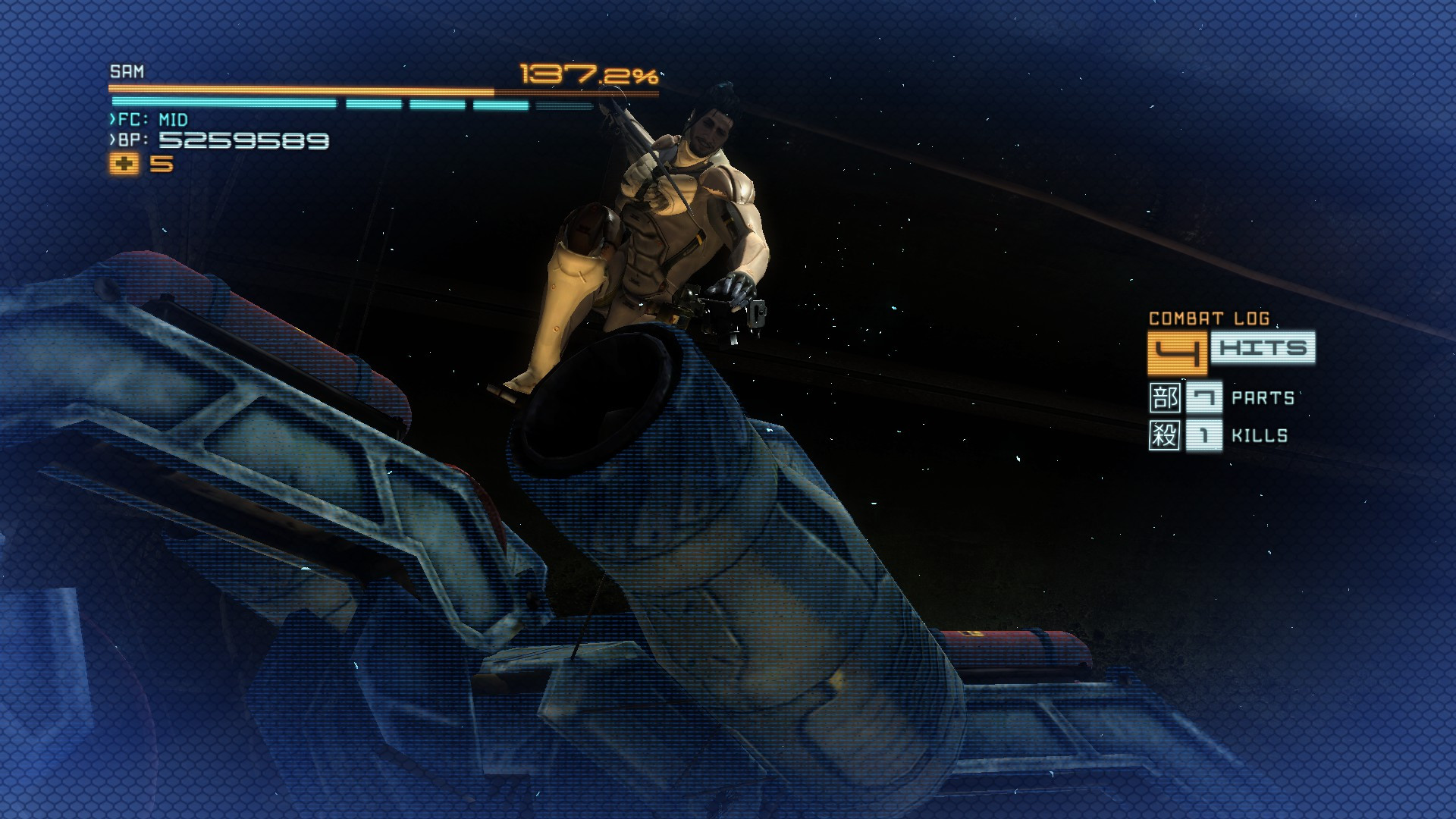Click the orange health bar
Viewport: 1456px width, 819px height.
303,87
